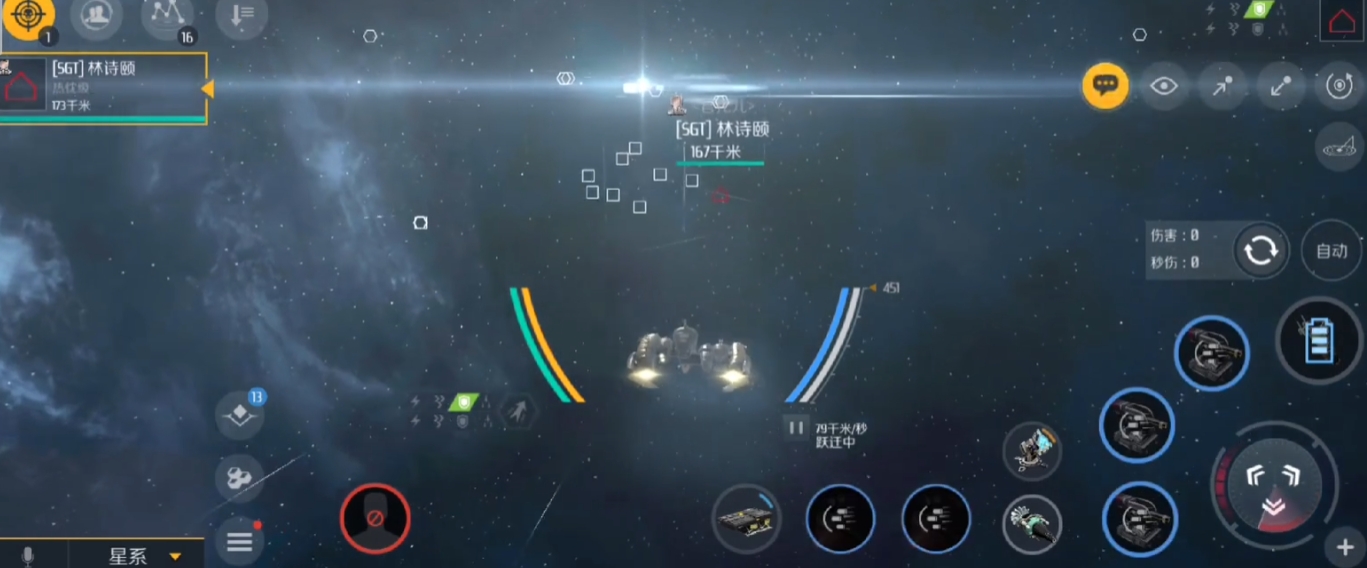Click the circular arrows reload button
Viewport: 1367px width, 568px height.
point(1260,250)
